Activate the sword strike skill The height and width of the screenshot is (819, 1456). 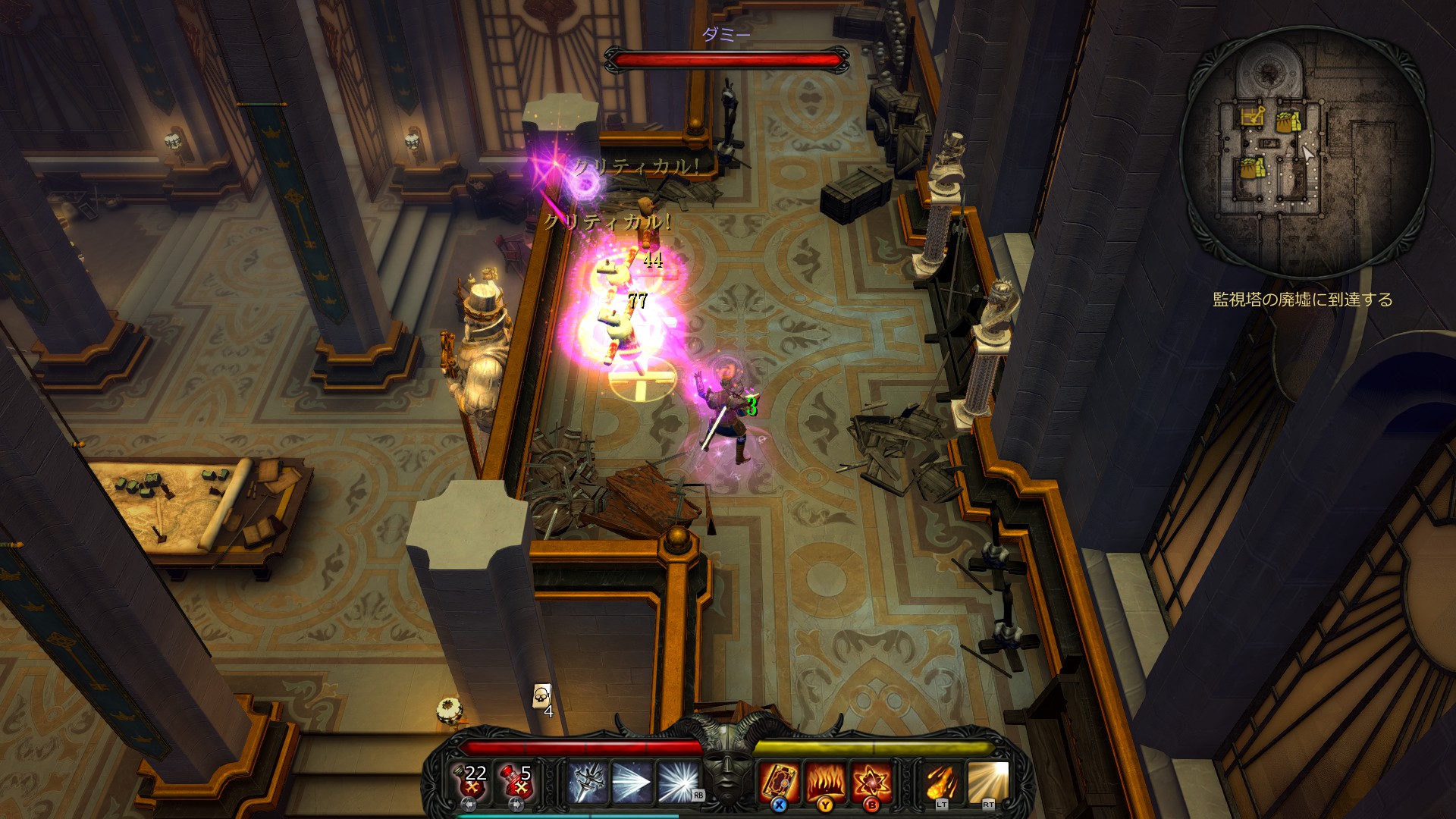point(586,782)
